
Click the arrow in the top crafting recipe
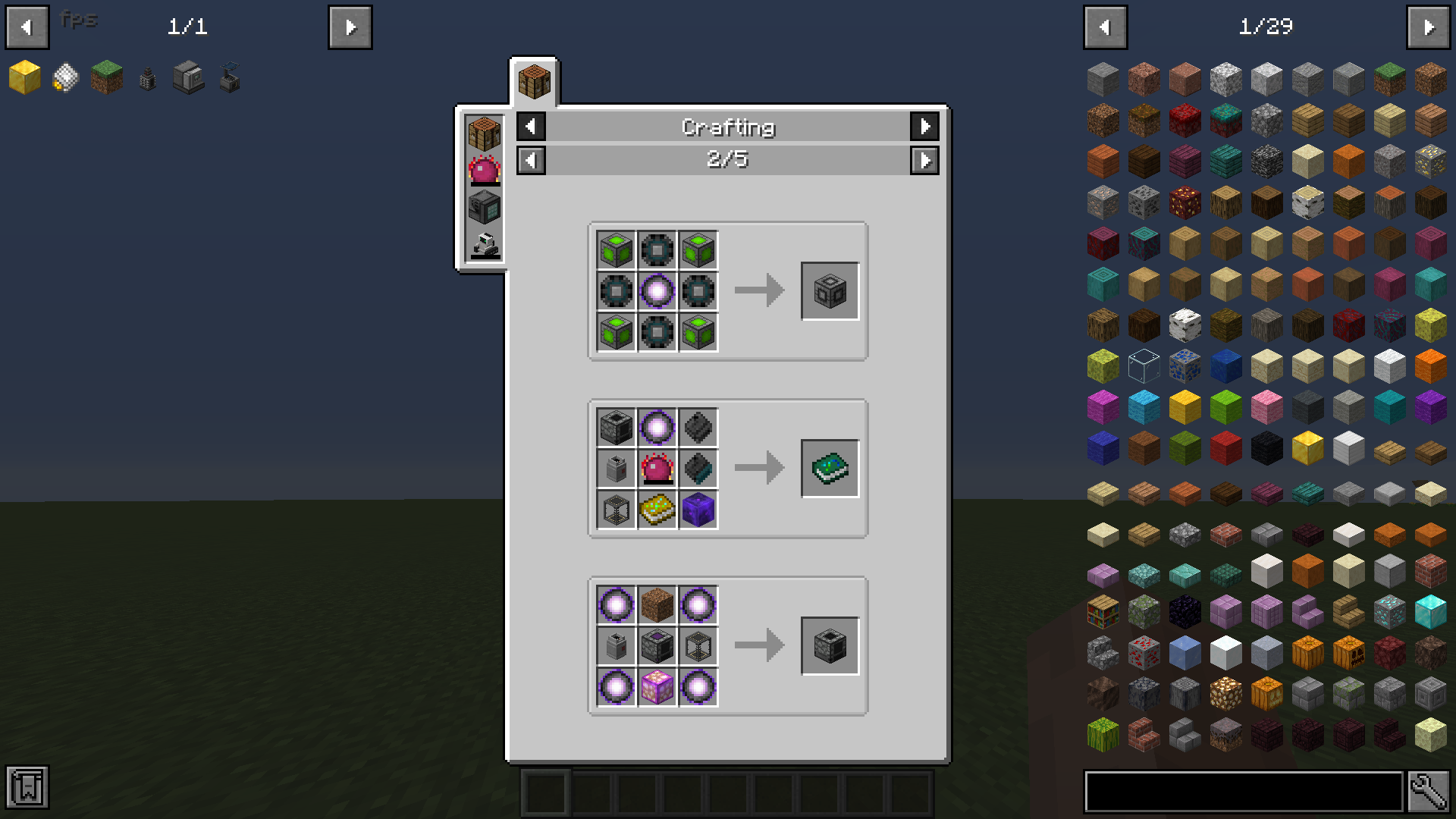coord(758,289)
